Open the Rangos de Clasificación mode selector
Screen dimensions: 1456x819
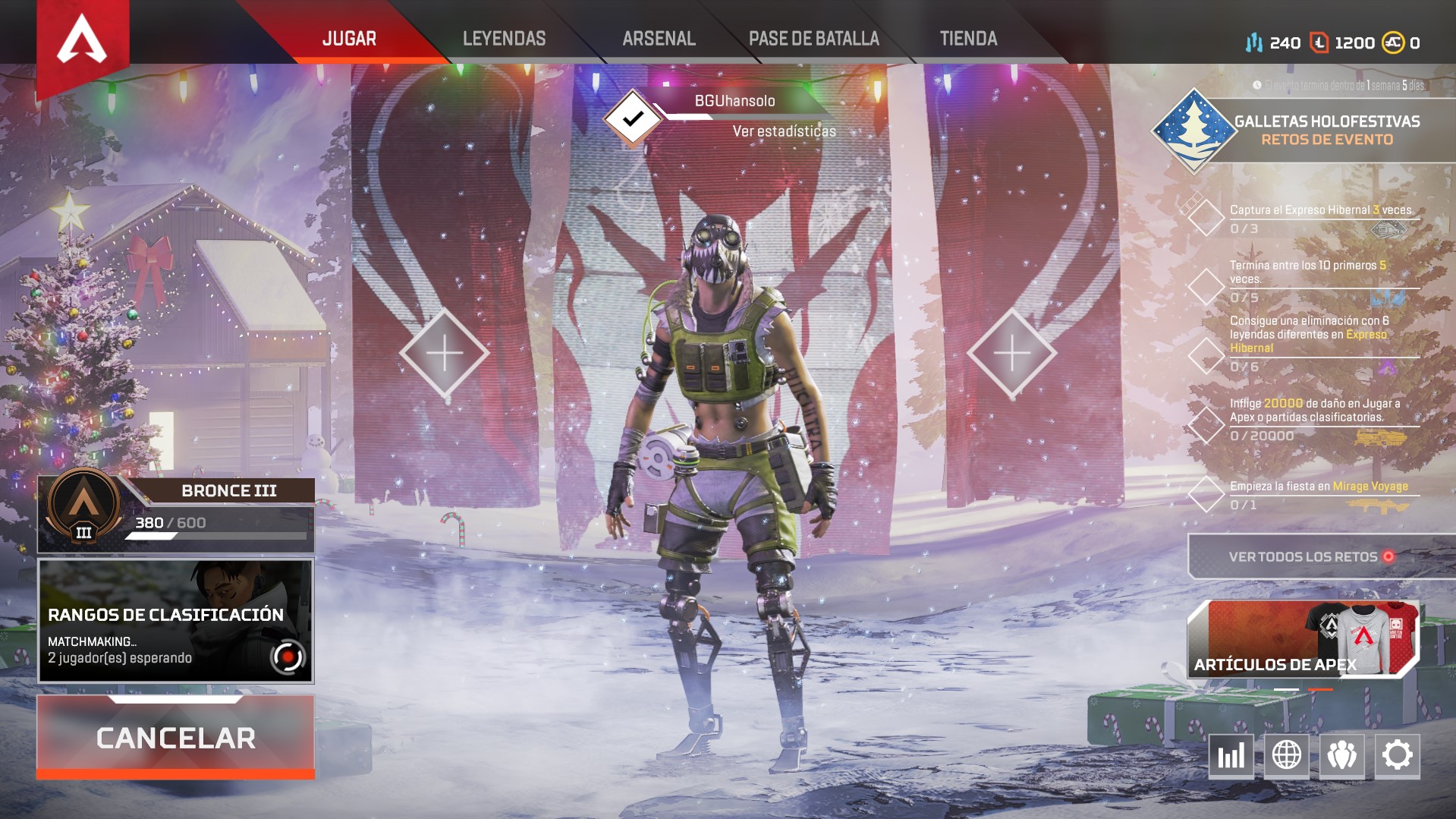coord(175,621)
